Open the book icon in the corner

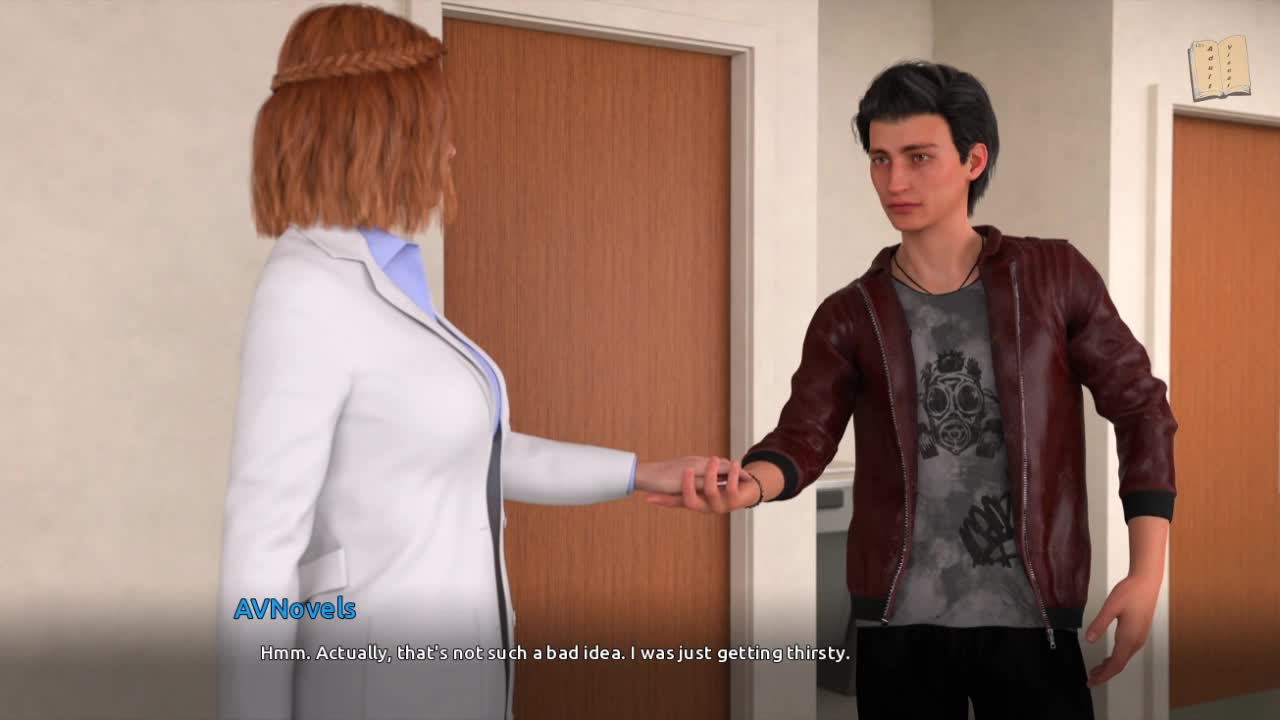(1218, 68)
